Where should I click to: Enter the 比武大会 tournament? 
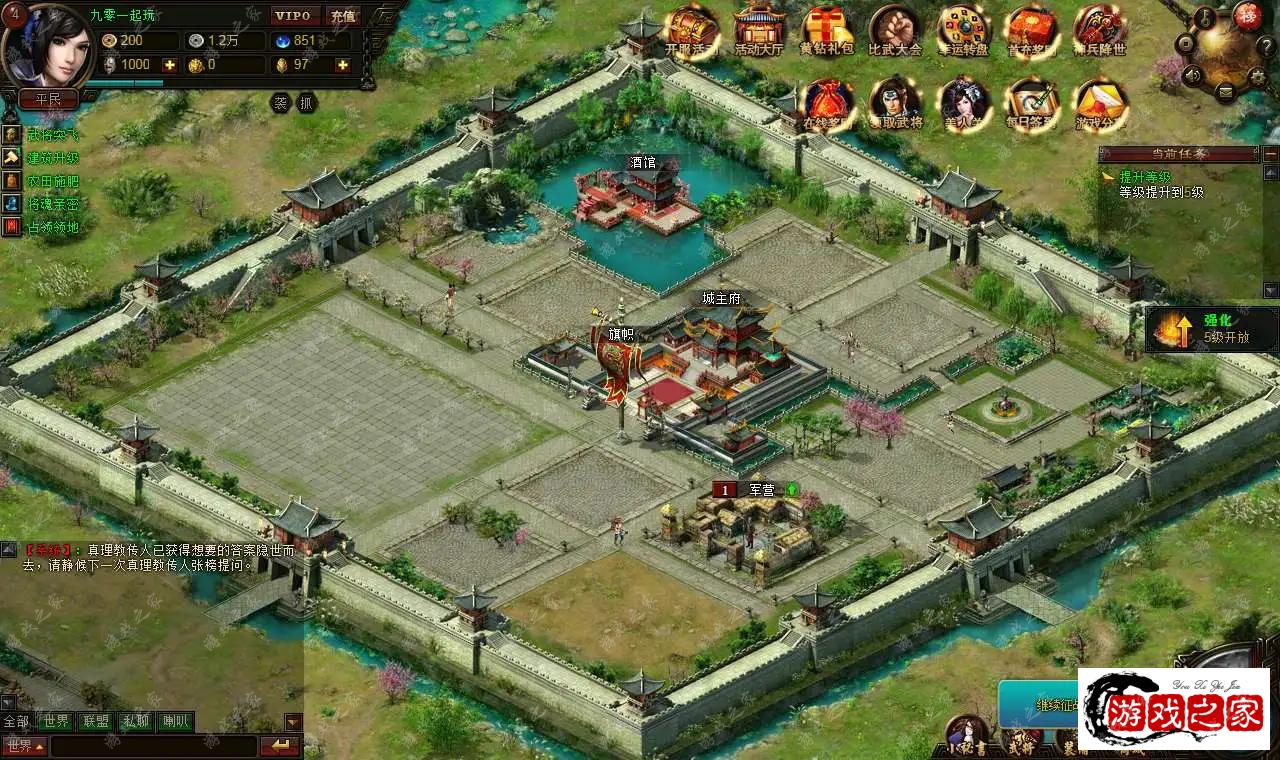tap(894, 28)
